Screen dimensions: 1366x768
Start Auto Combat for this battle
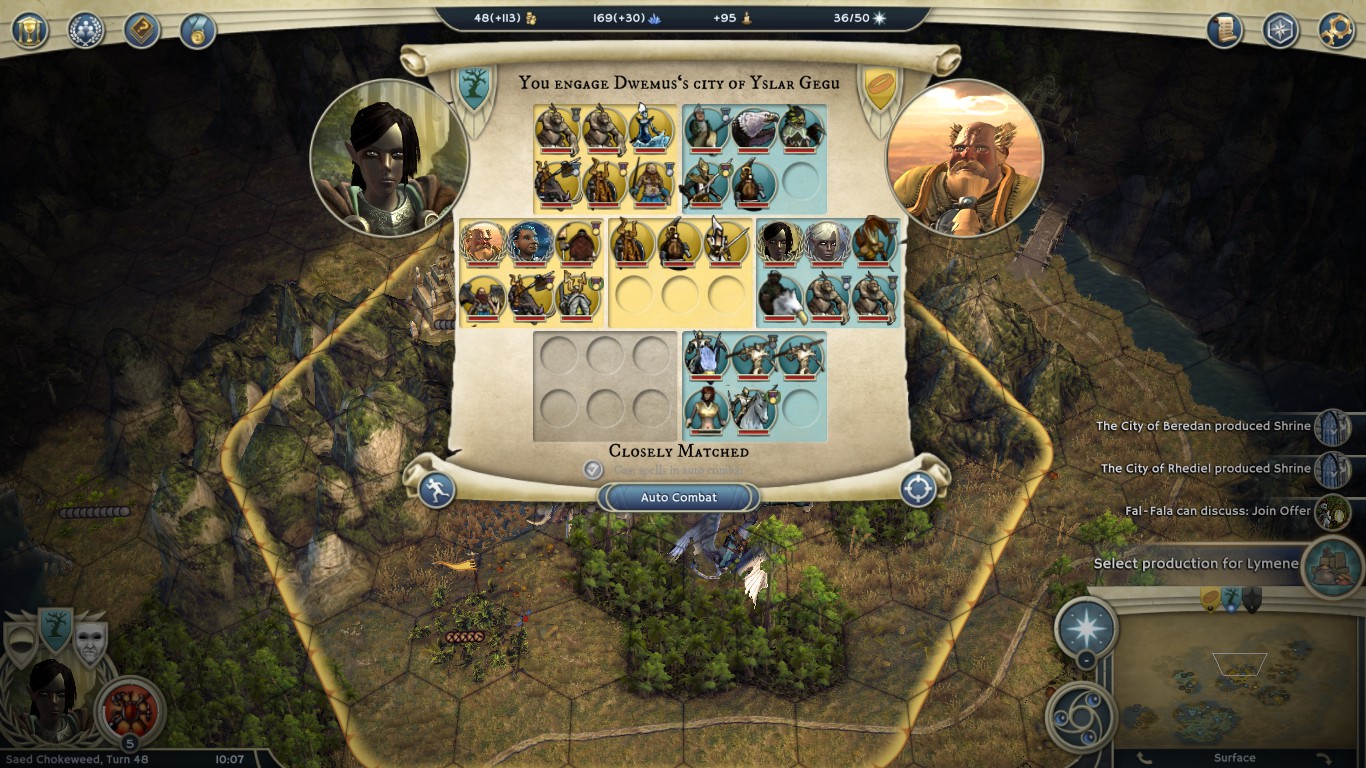pyautogui.click(x=679, y=497)
